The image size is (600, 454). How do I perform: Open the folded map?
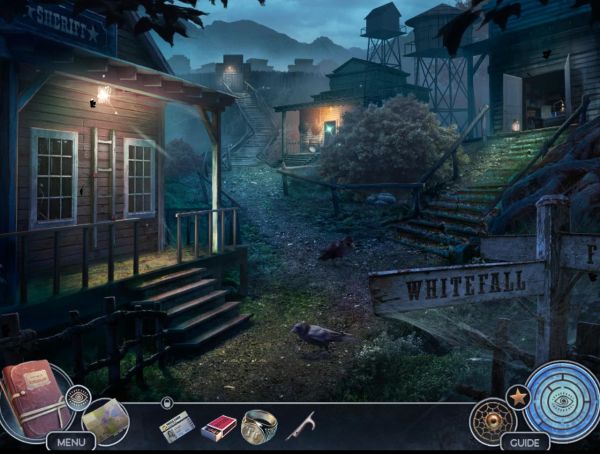click(x=105, y=420)
